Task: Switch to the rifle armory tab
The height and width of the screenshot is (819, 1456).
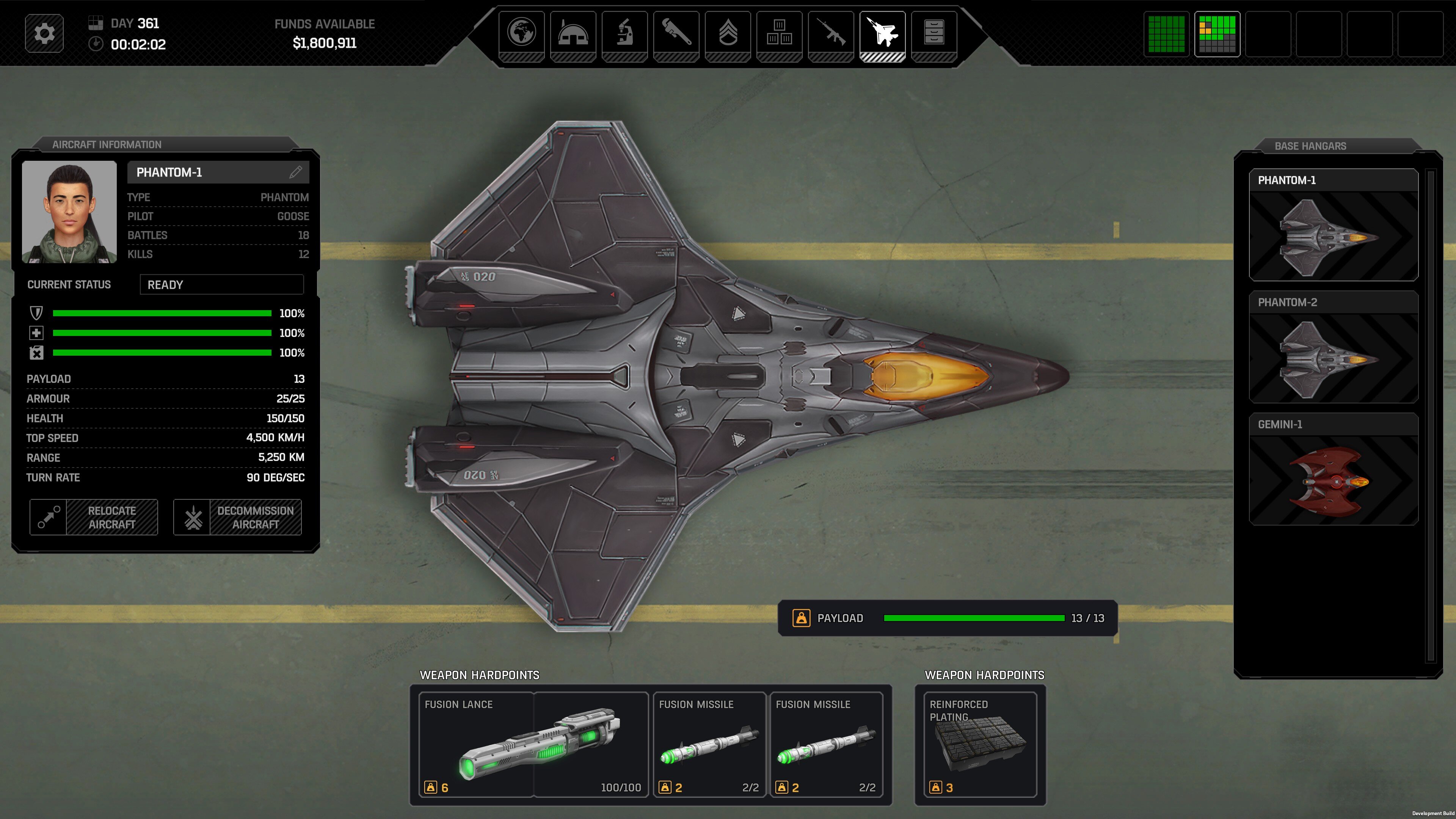Action: [830, 33]
